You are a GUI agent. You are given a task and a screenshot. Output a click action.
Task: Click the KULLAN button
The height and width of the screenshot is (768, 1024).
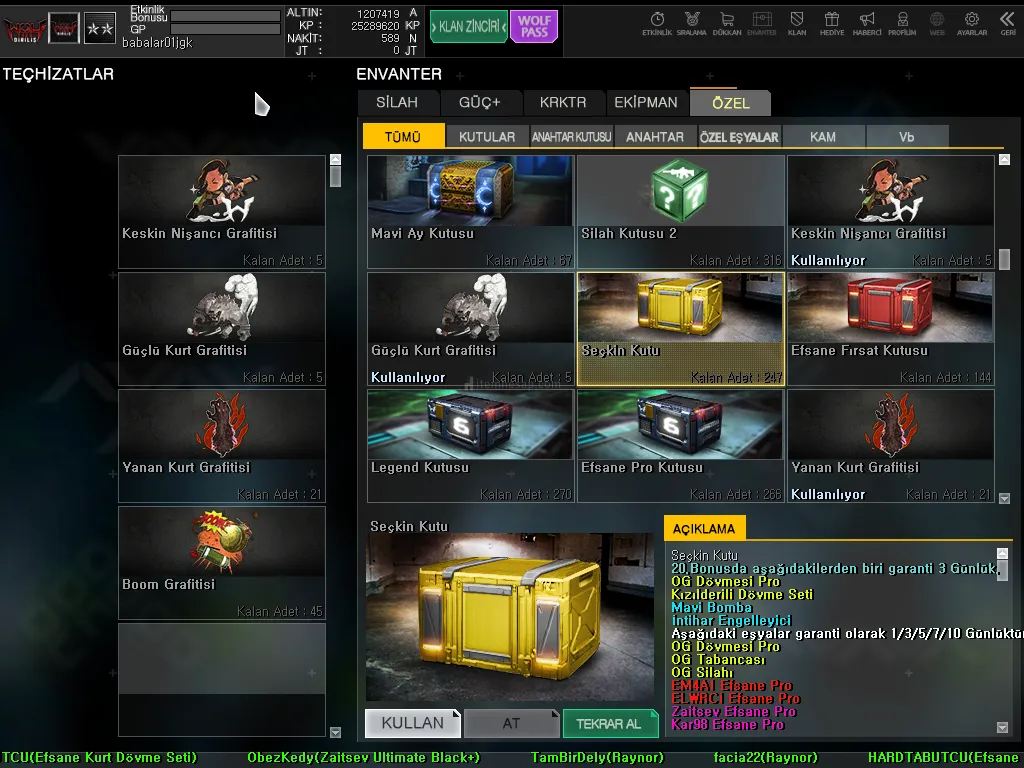412,723
